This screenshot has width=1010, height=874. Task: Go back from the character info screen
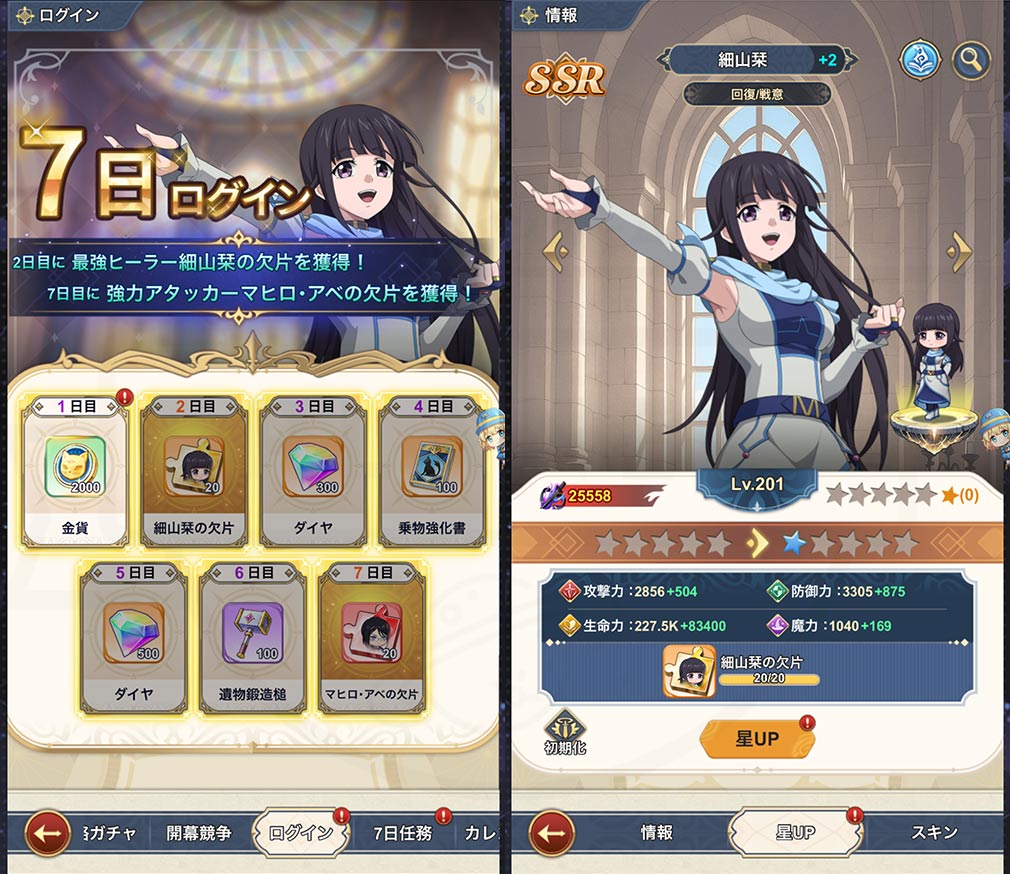[551, 832]
